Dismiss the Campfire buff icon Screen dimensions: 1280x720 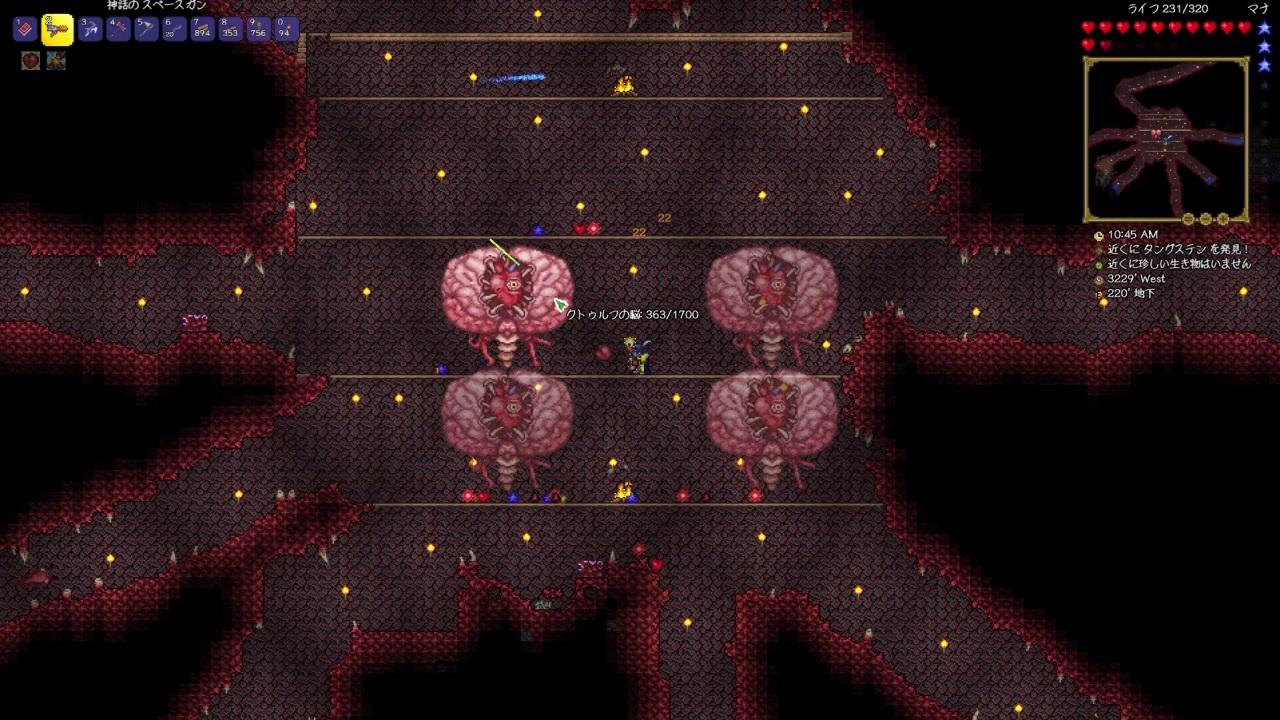56,61
